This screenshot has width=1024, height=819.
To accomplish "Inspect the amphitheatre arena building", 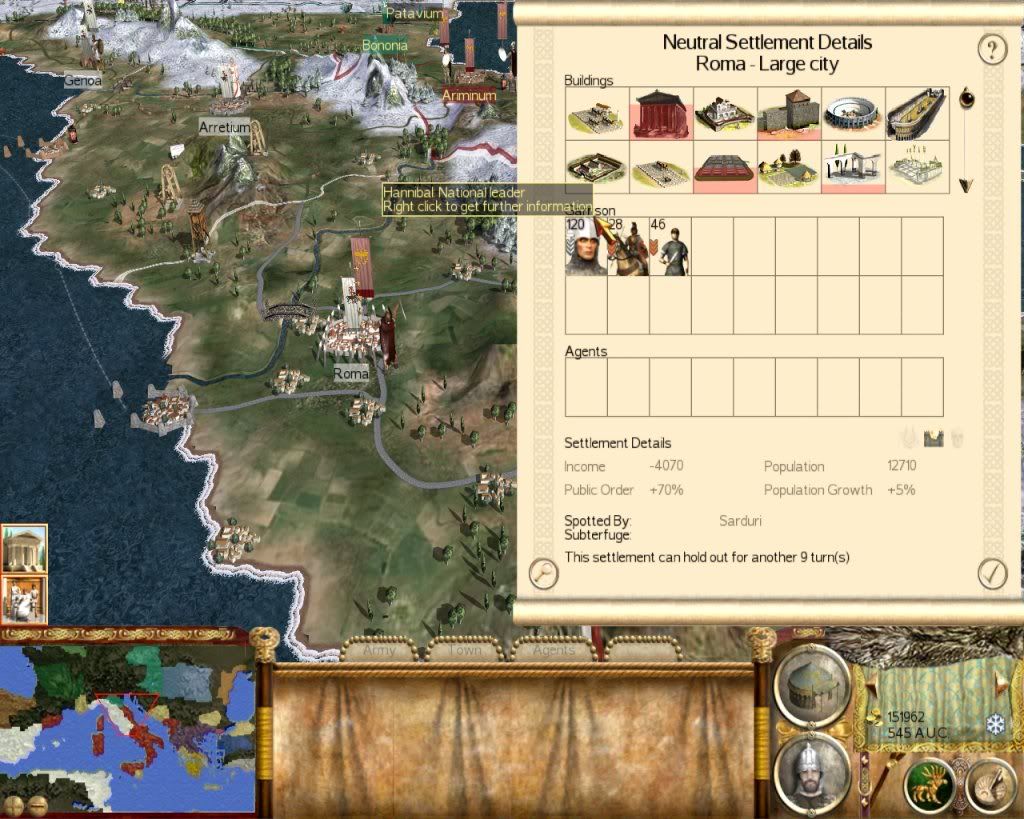I will click(x=853, y=112).
